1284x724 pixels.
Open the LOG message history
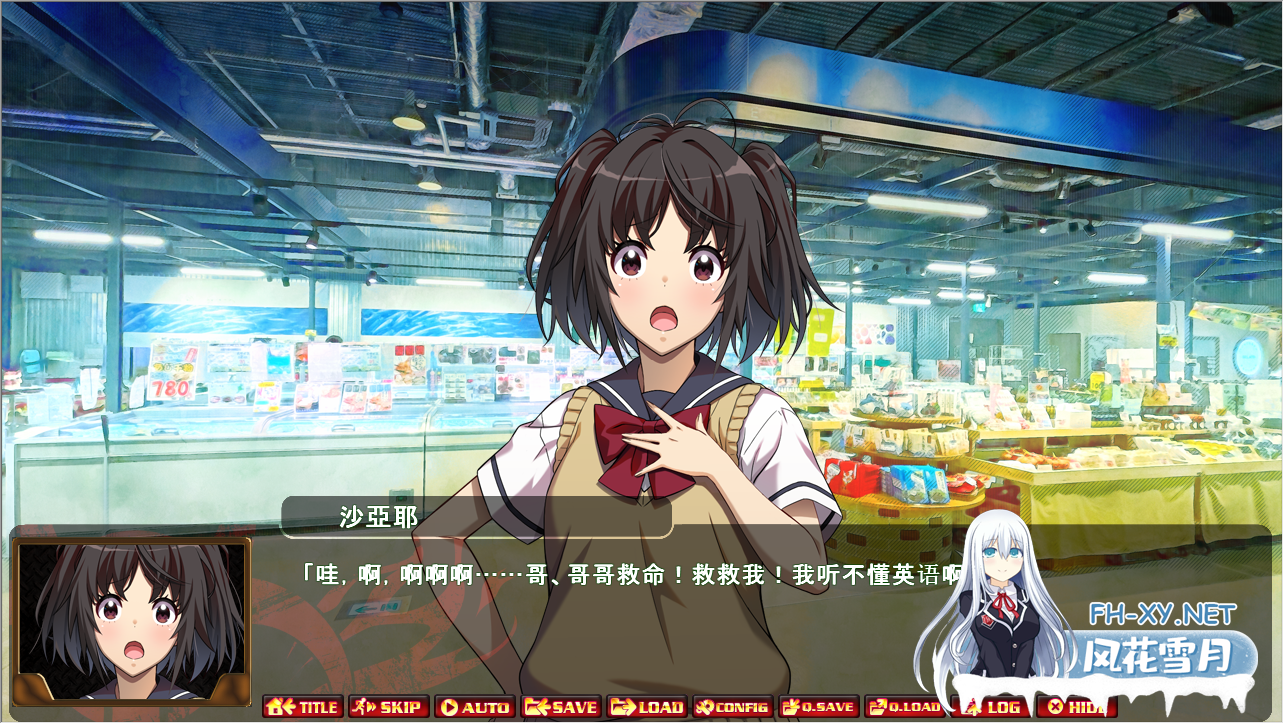[995, 707]
